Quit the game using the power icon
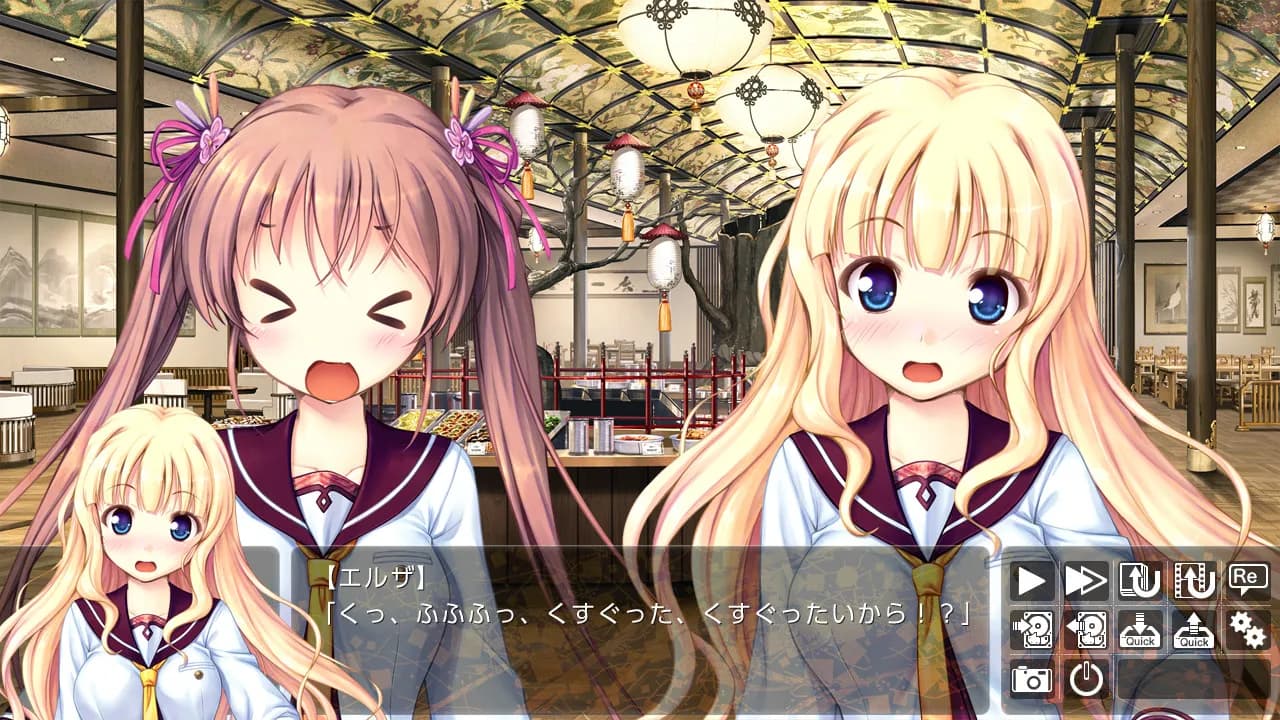This screenshot has height=720, width=1280. point(1086,678)
